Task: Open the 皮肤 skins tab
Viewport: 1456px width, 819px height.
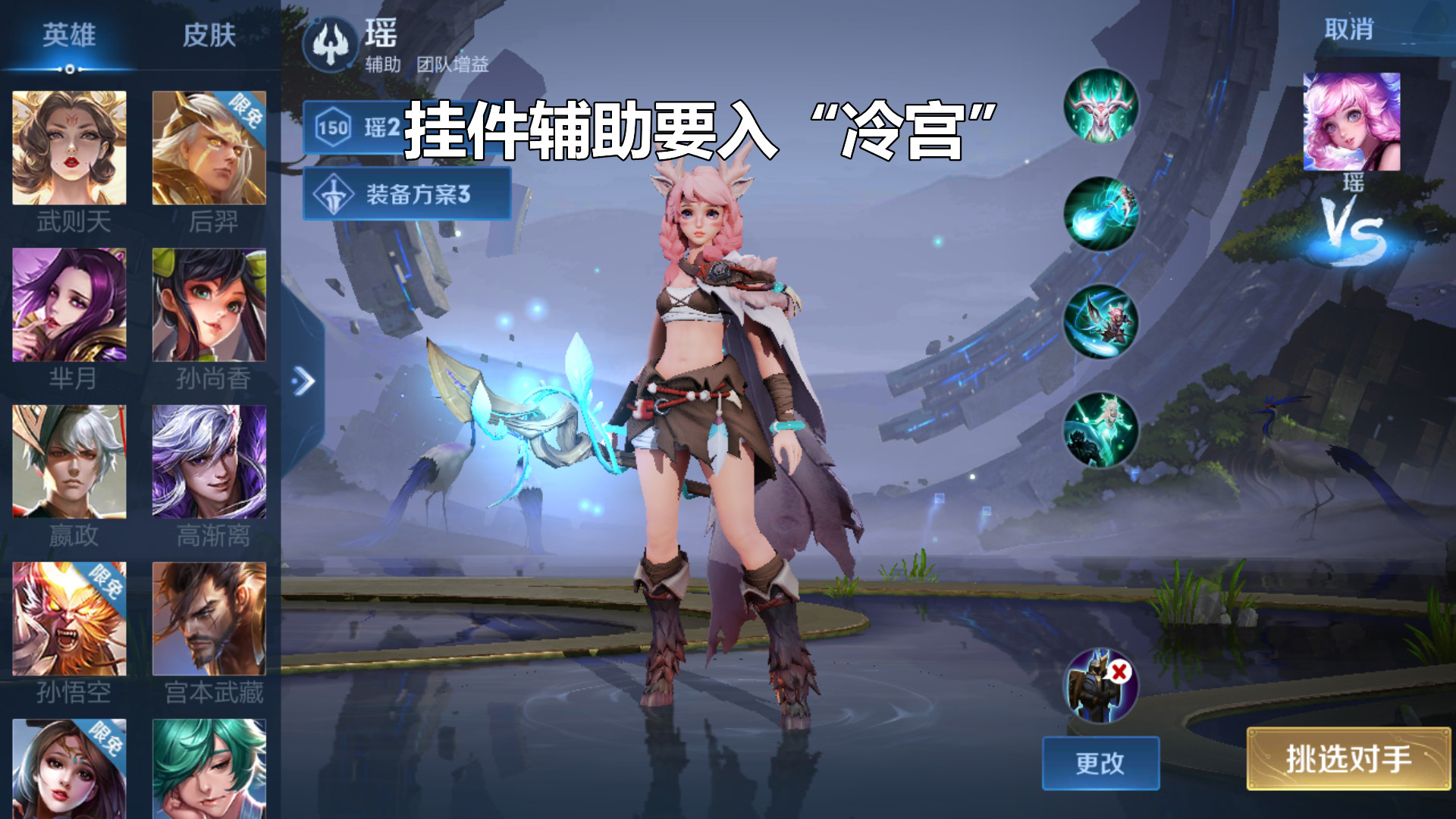Action: coord(209,36)
